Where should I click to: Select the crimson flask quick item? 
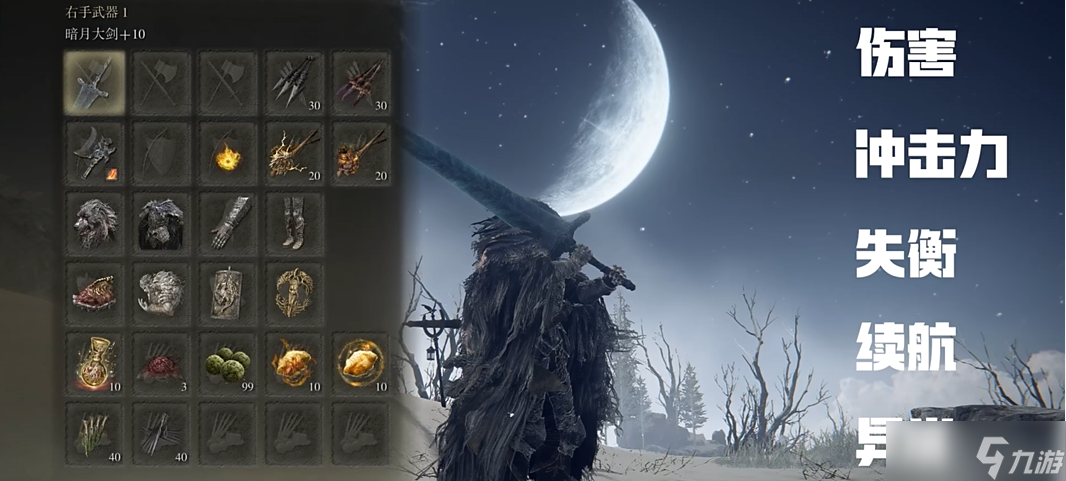point(94,362)
